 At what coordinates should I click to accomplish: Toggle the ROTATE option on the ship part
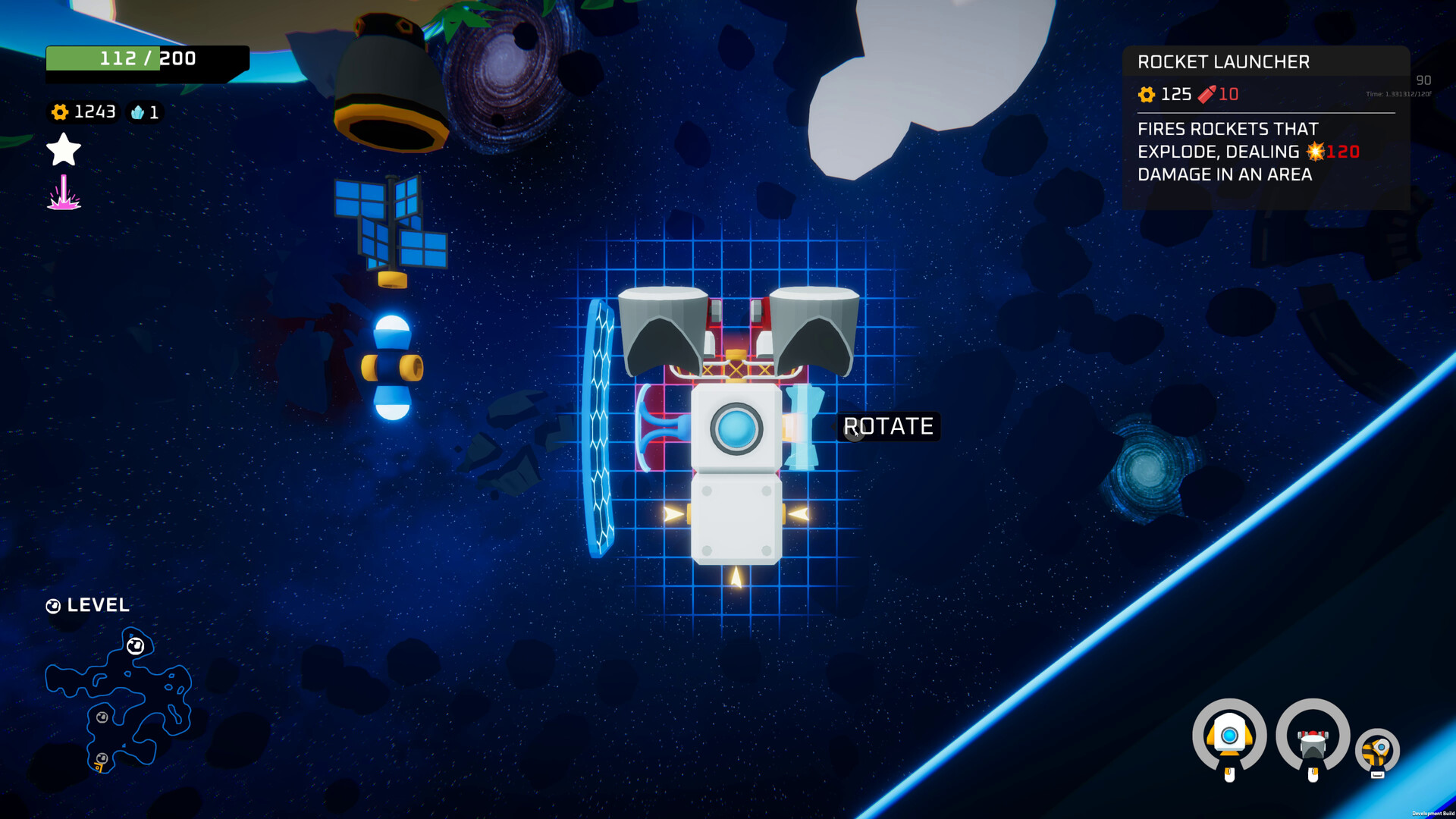[x=887, y=427]
